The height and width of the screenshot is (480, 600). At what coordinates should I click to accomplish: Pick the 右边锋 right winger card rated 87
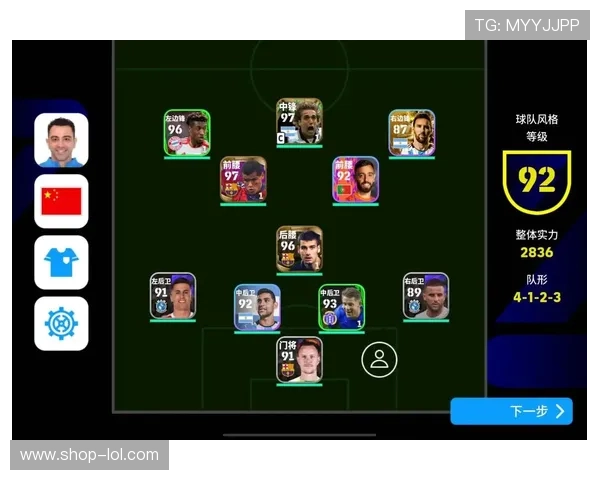(x=412, y=133)
